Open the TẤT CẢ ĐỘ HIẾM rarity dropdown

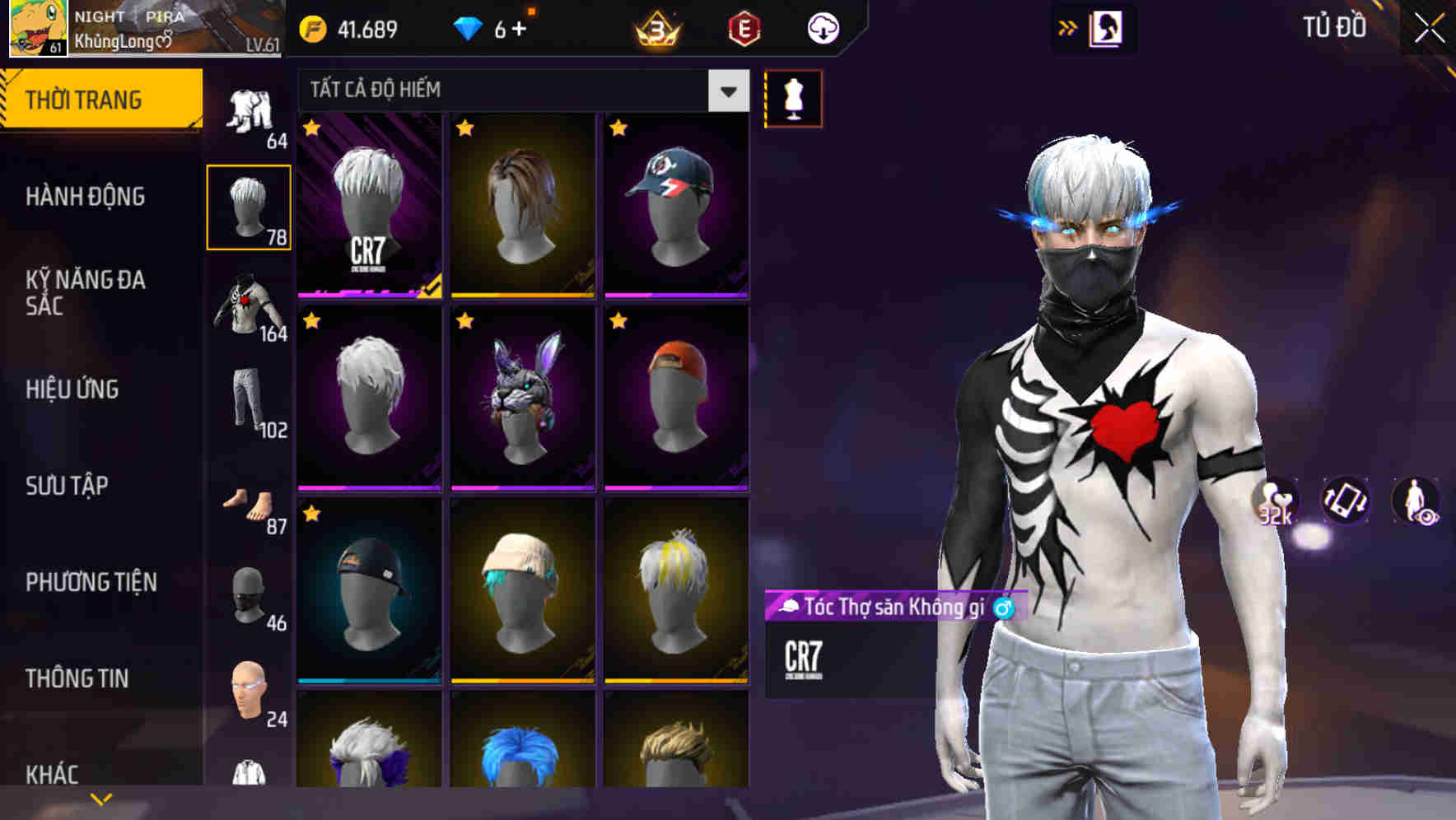click(519, 91)
